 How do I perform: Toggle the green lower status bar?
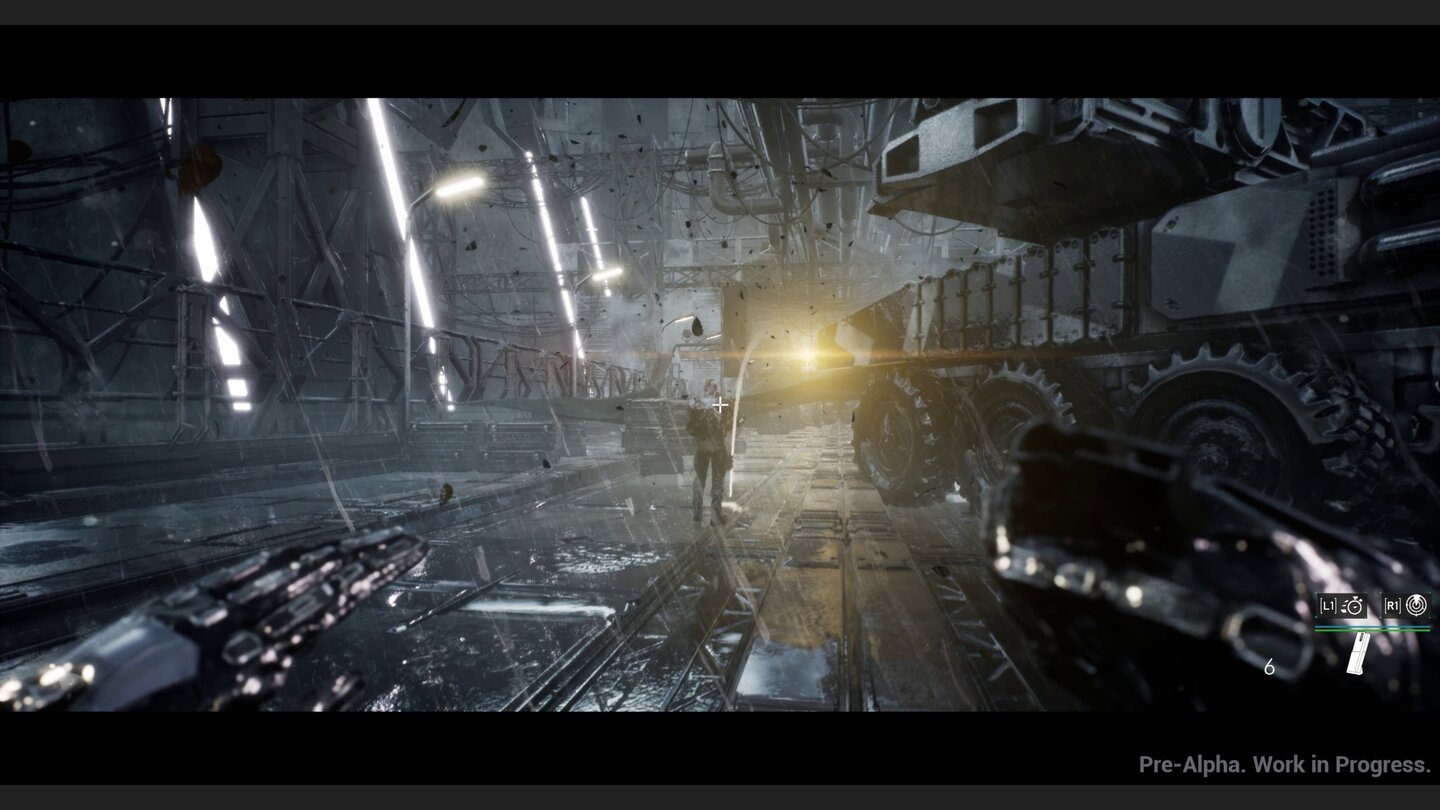tap(1372, 630)
